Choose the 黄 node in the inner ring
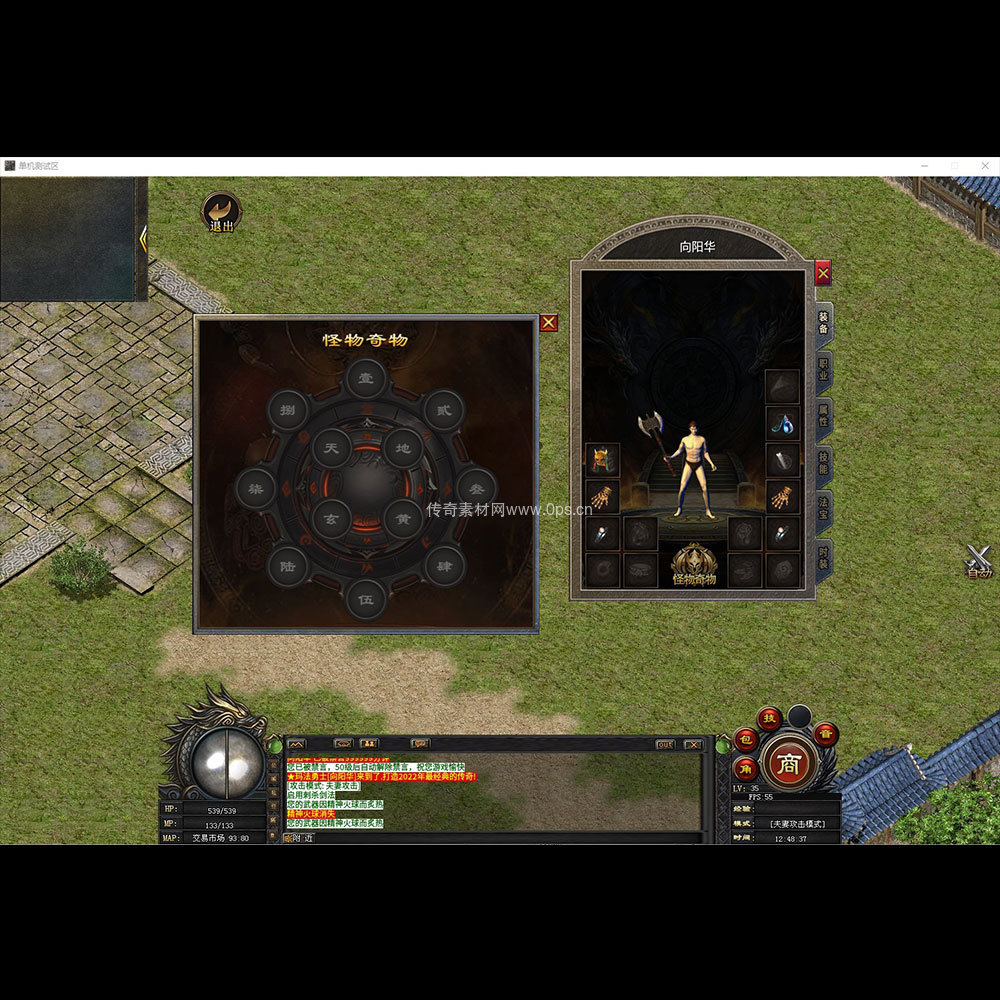Viewport: 1000px width, 1000px height. [402, 519]
